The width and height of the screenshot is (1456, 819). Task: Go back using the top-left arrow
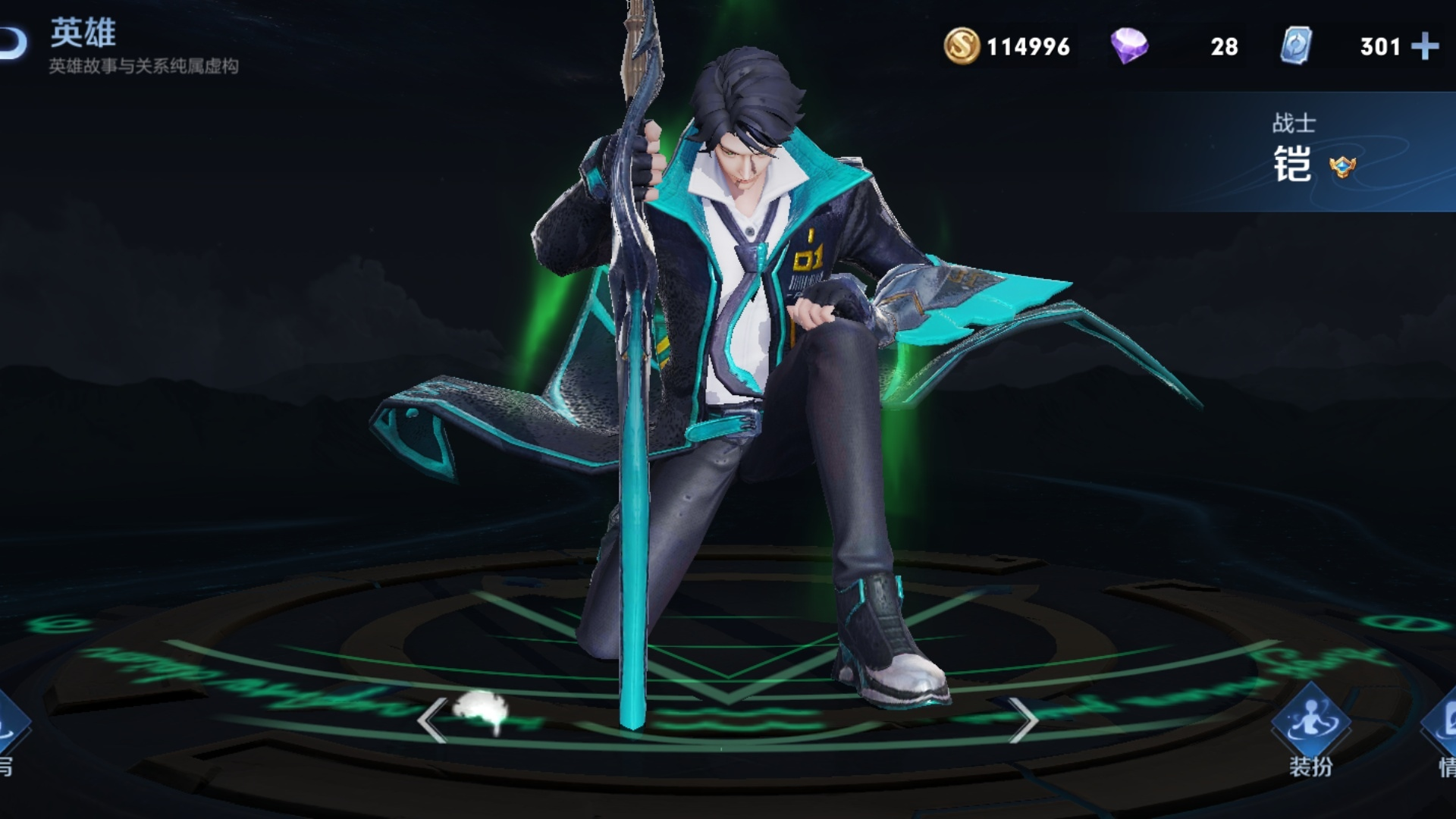pos(14,44)
